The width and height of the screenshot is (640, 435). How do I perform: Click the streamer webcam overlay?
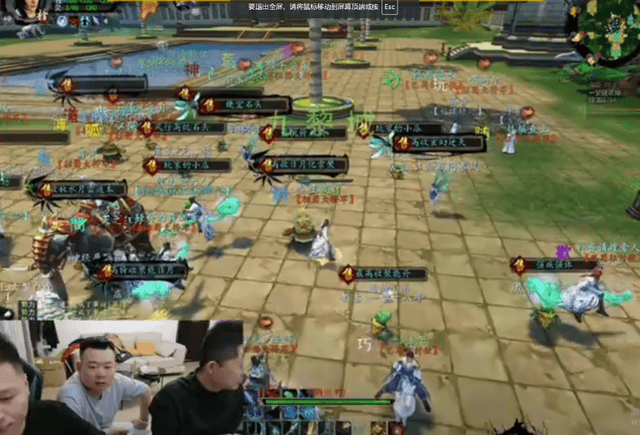[x=120, y=377]
